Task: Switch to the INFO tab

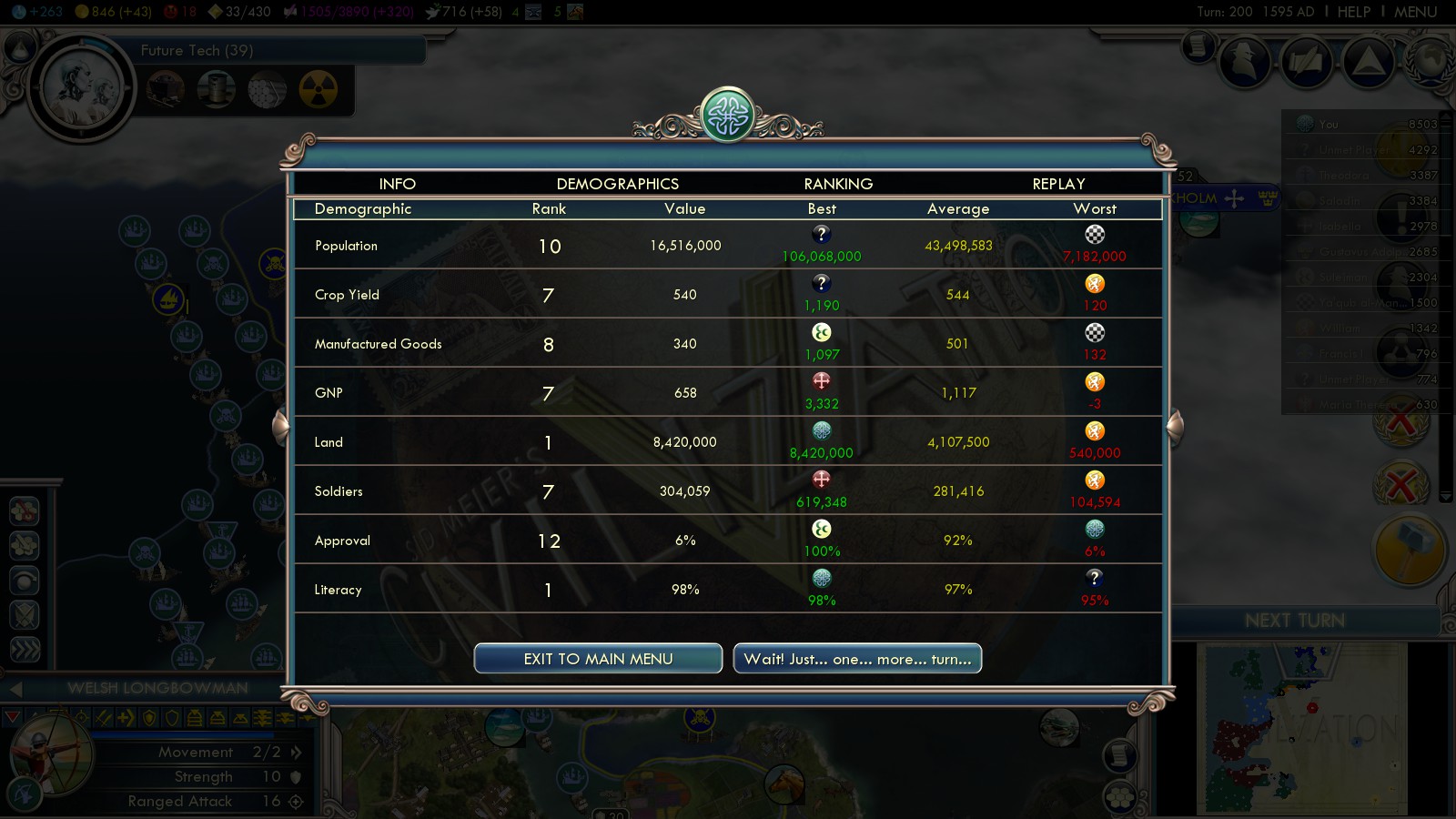Action: point(397,184)
